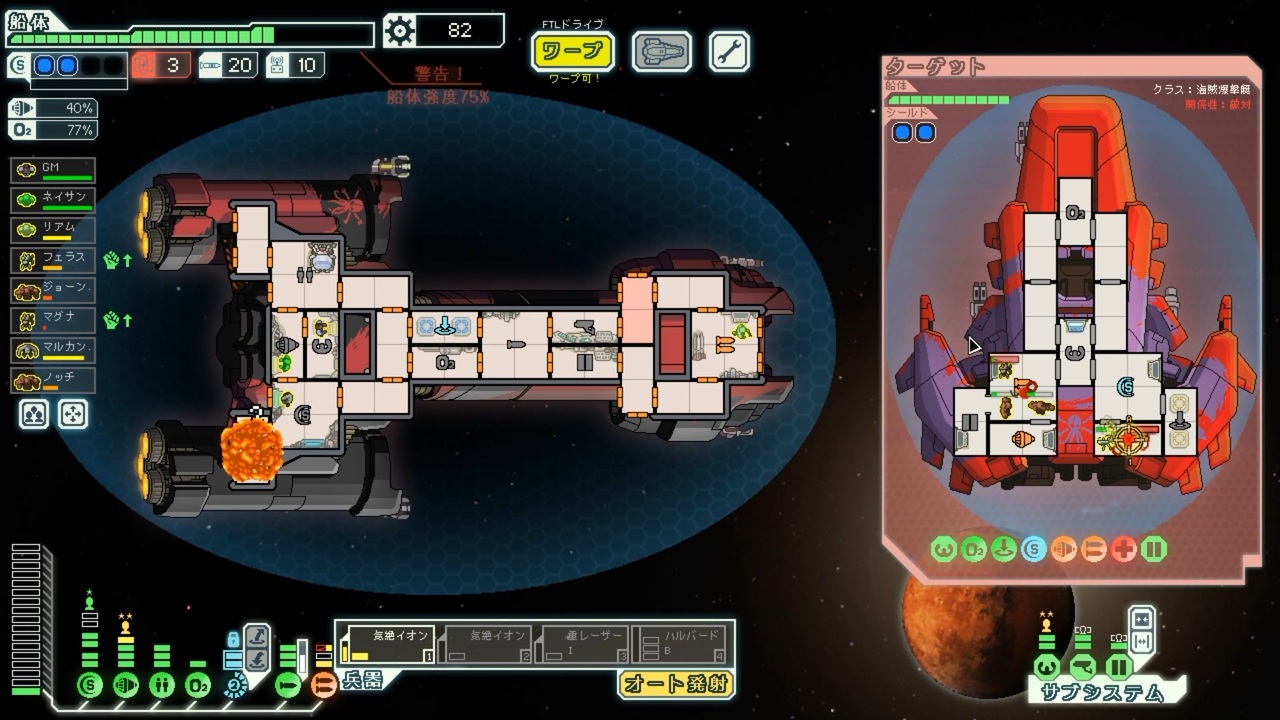Send all crew to saved stations

coord(72,414)
